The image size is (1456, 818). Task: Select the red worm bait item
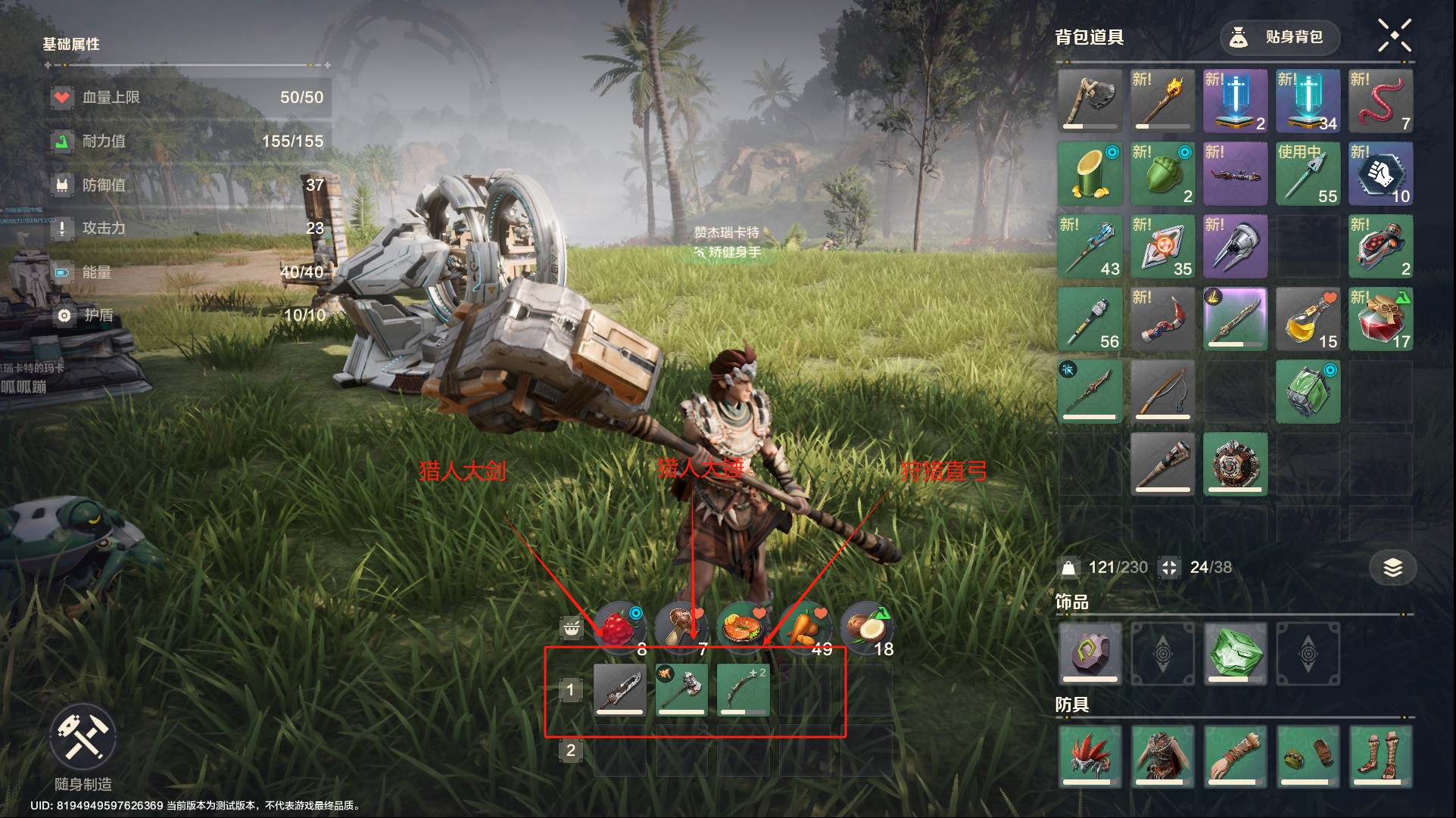(x=1380, y=101)
